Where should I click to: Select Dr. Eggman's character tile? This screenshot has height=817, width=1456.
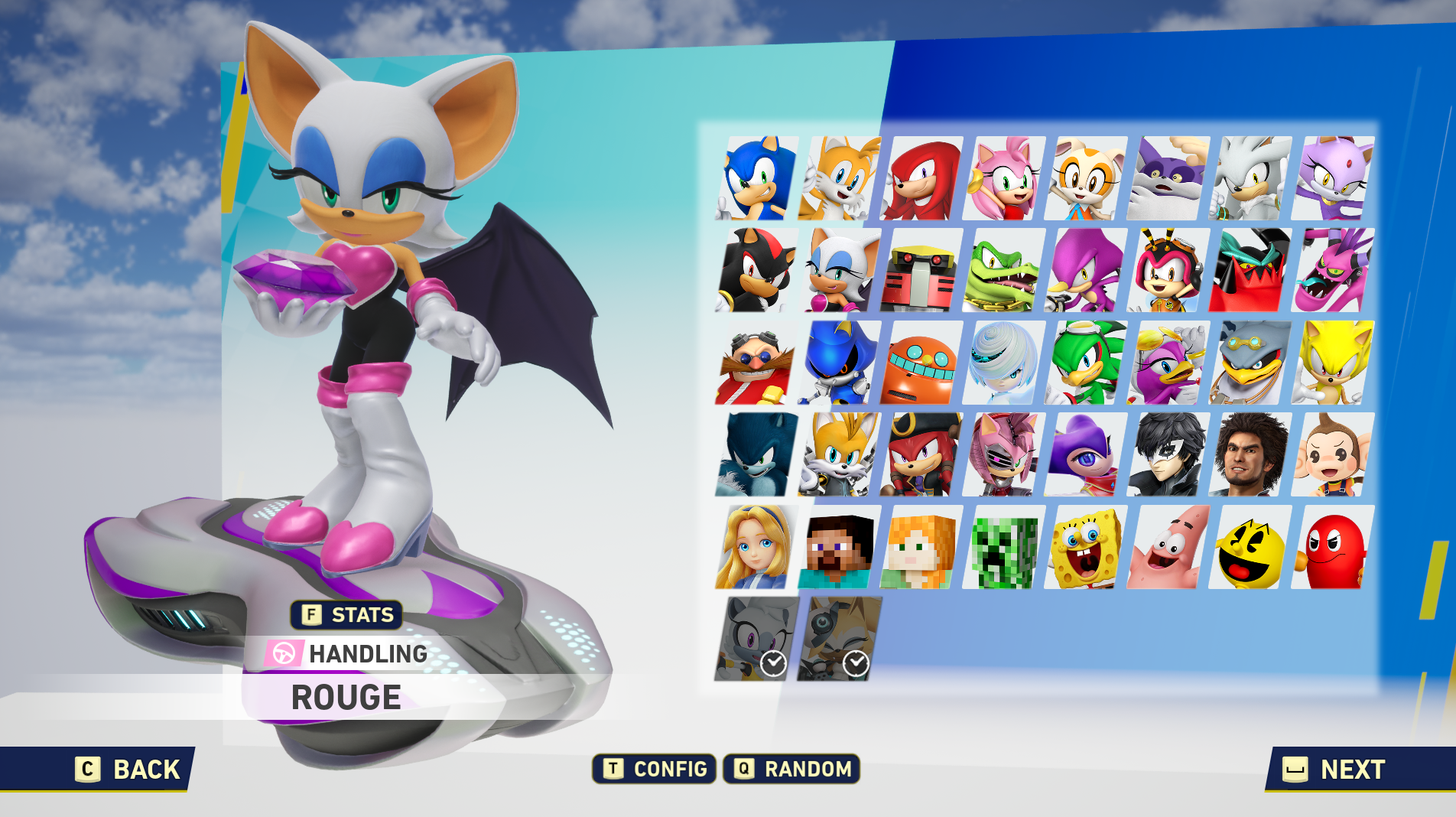(756, 363)
